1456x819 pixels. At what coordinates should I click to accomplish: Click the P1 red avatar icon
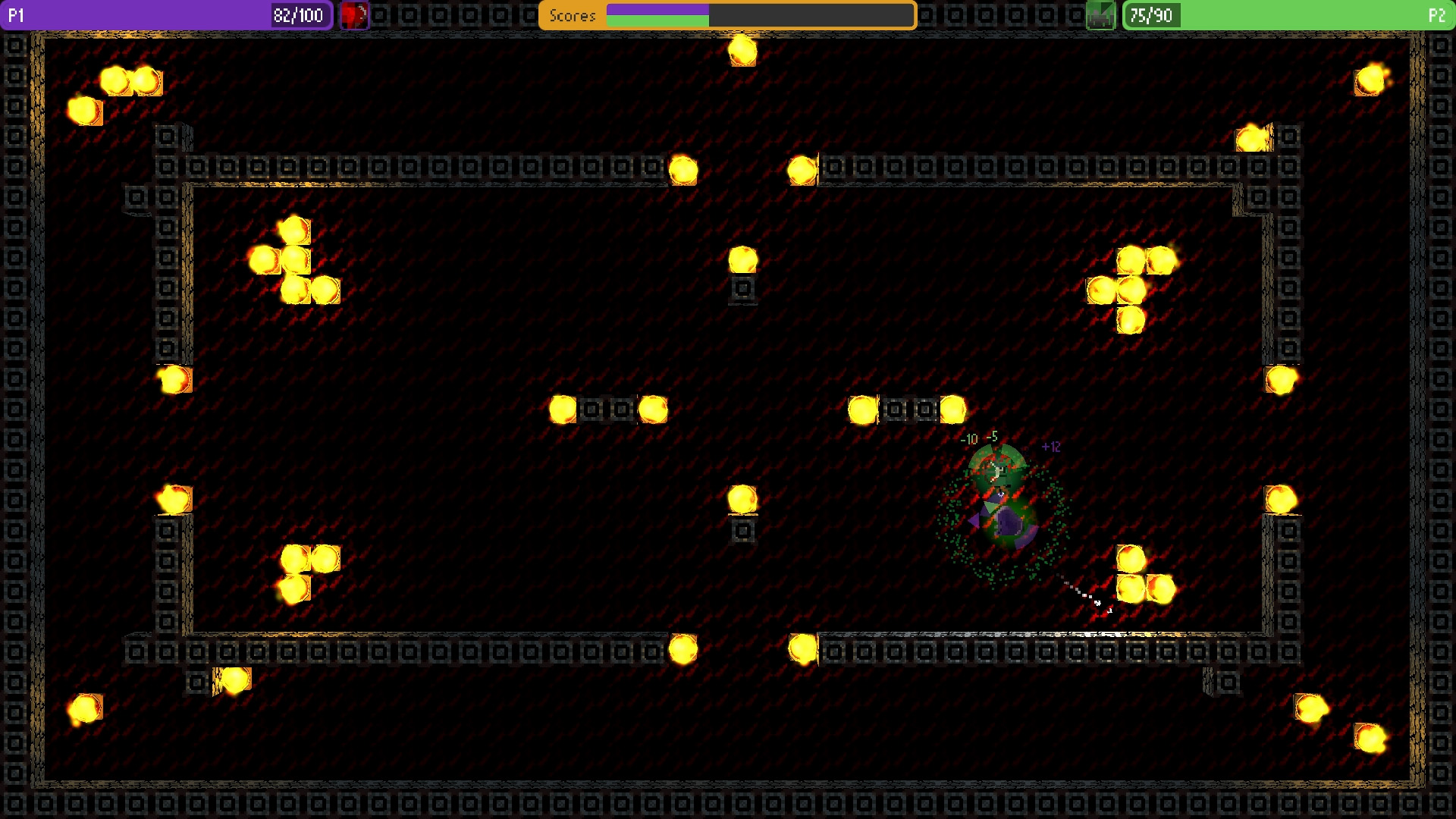(353, 14)
